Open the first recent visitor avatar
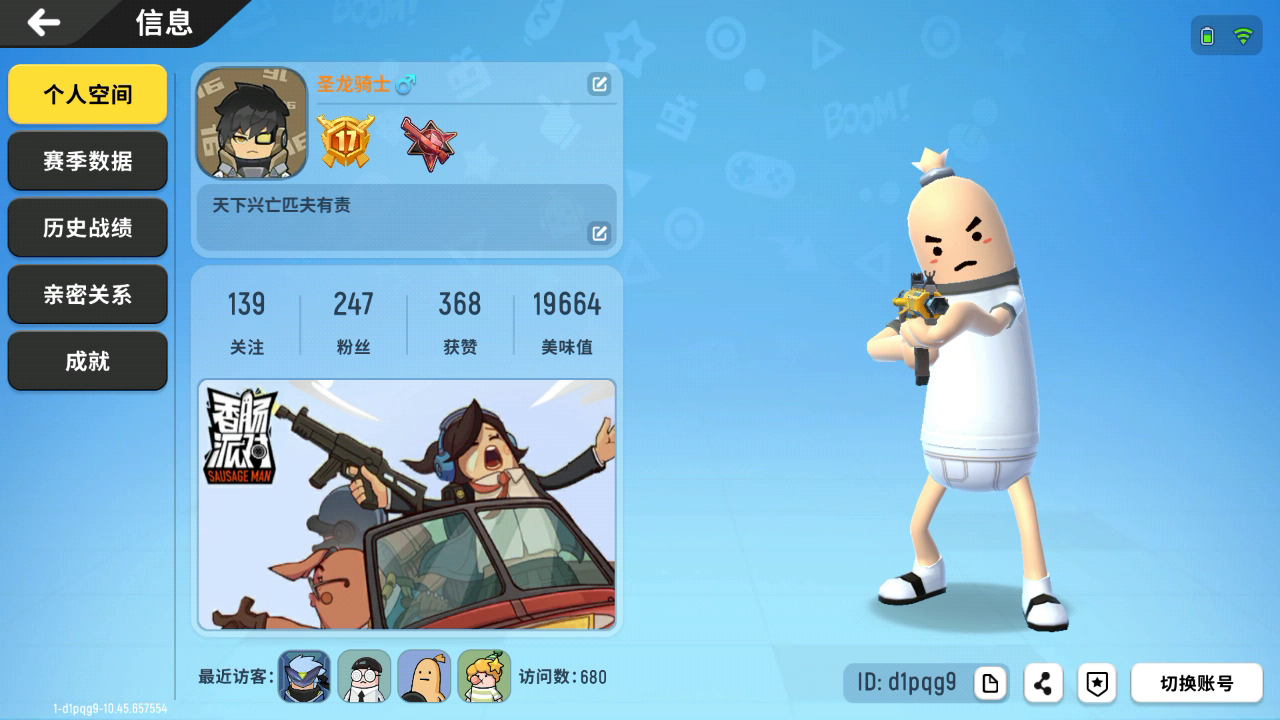 tap(304, 676)
